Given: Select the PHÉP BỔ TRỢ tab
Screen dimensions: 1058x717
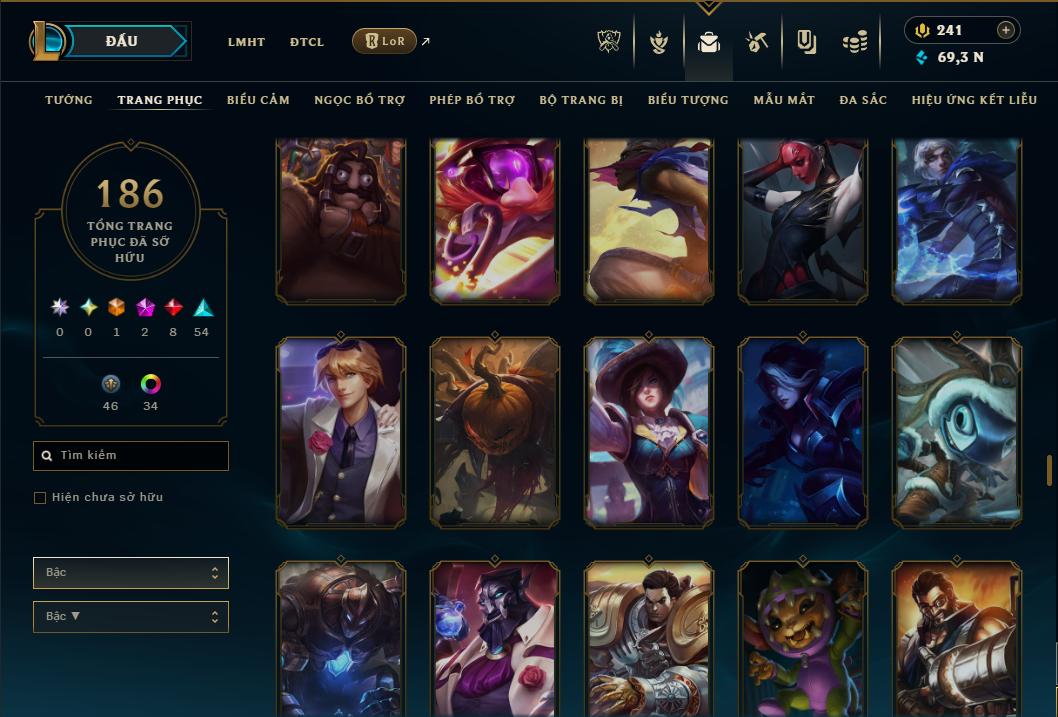Looking at the screenshot, I should 472,100.
